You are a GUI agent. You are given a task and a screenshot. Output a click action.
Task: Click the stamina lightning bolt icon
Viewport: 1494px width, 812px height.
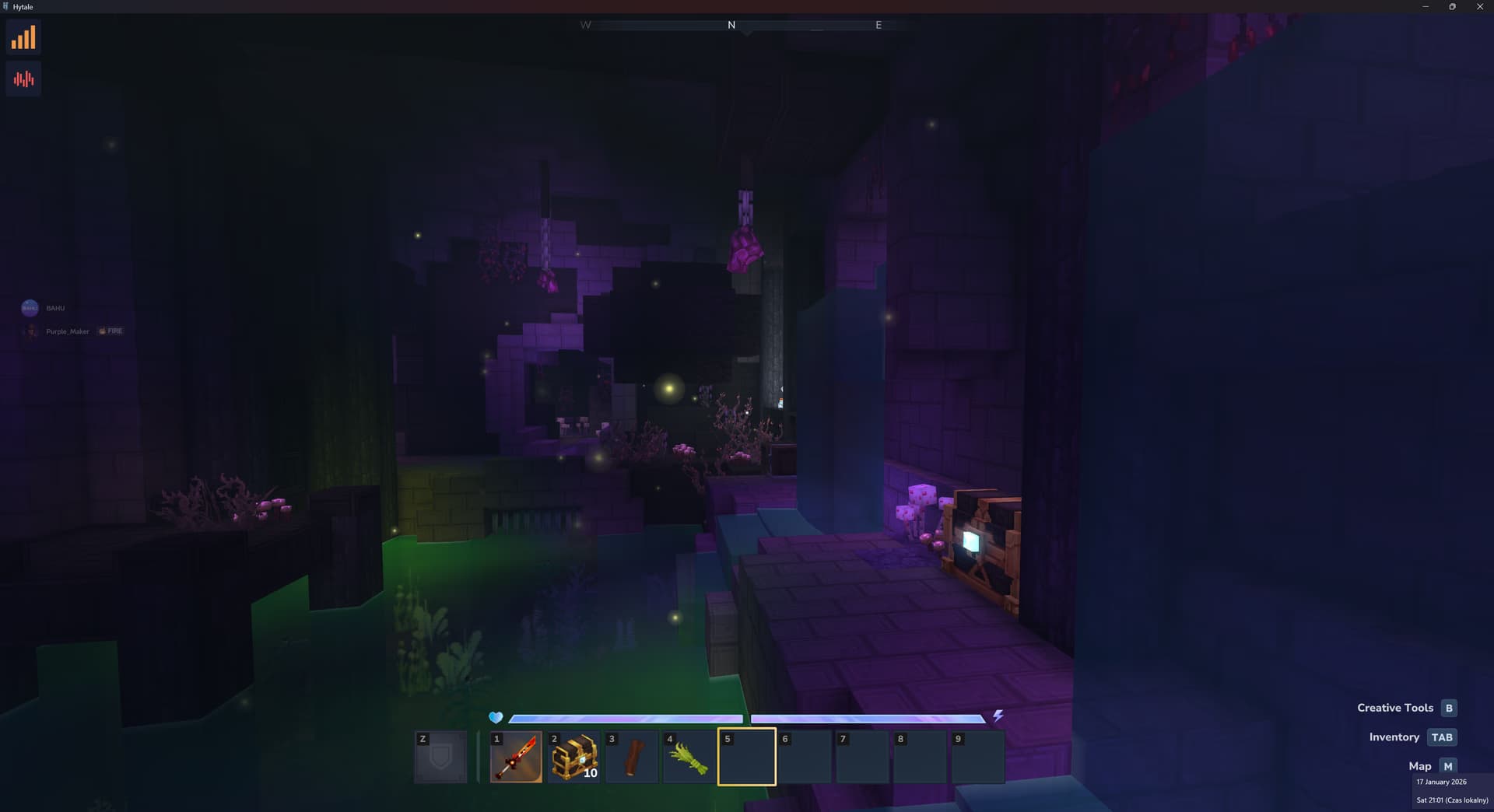pyautogui.click(x=998, y=717)
